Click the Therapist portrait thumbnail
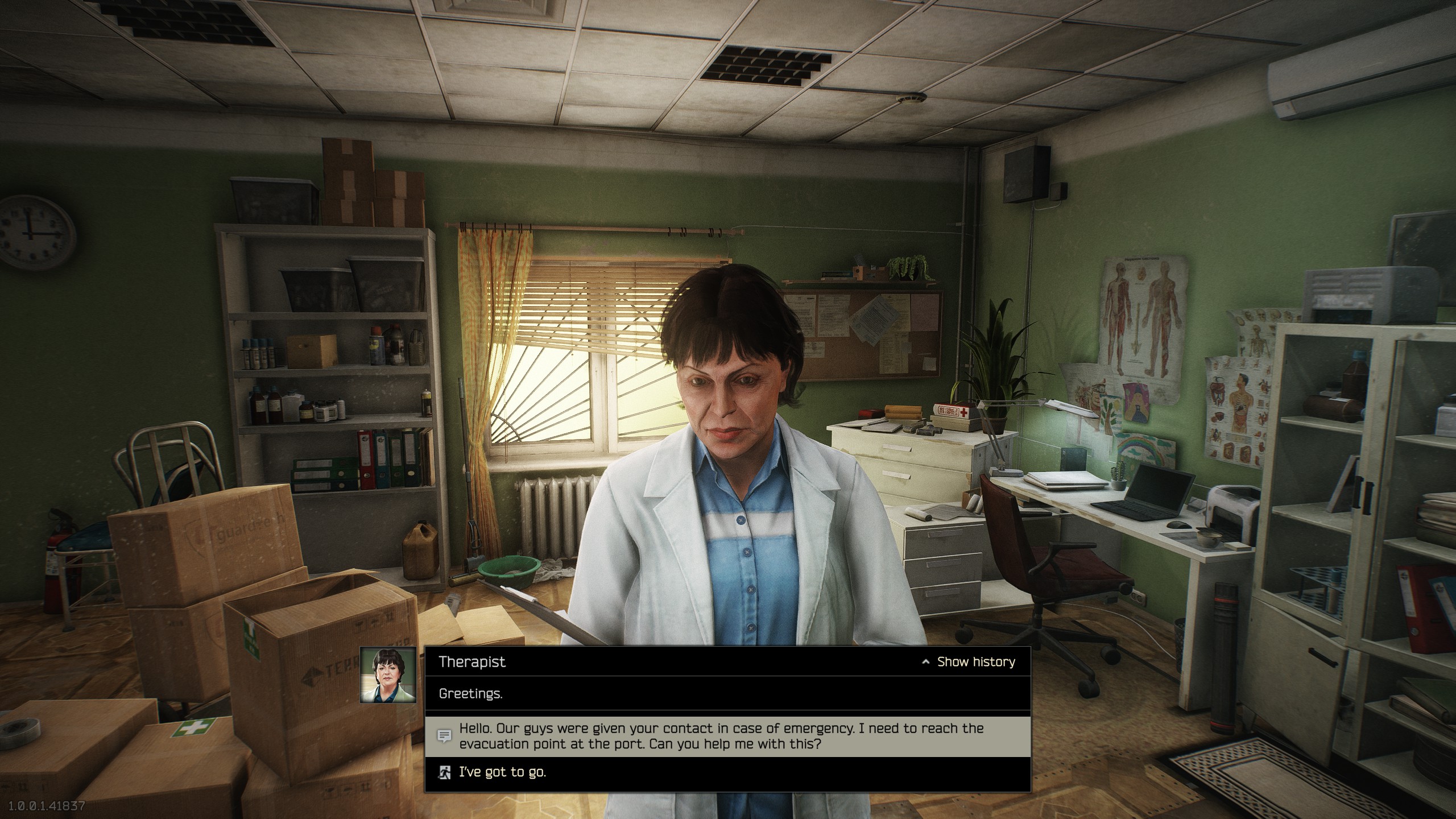Image resolution: width=1456 pixels, height=819 pixels. [x=388, y=675]
